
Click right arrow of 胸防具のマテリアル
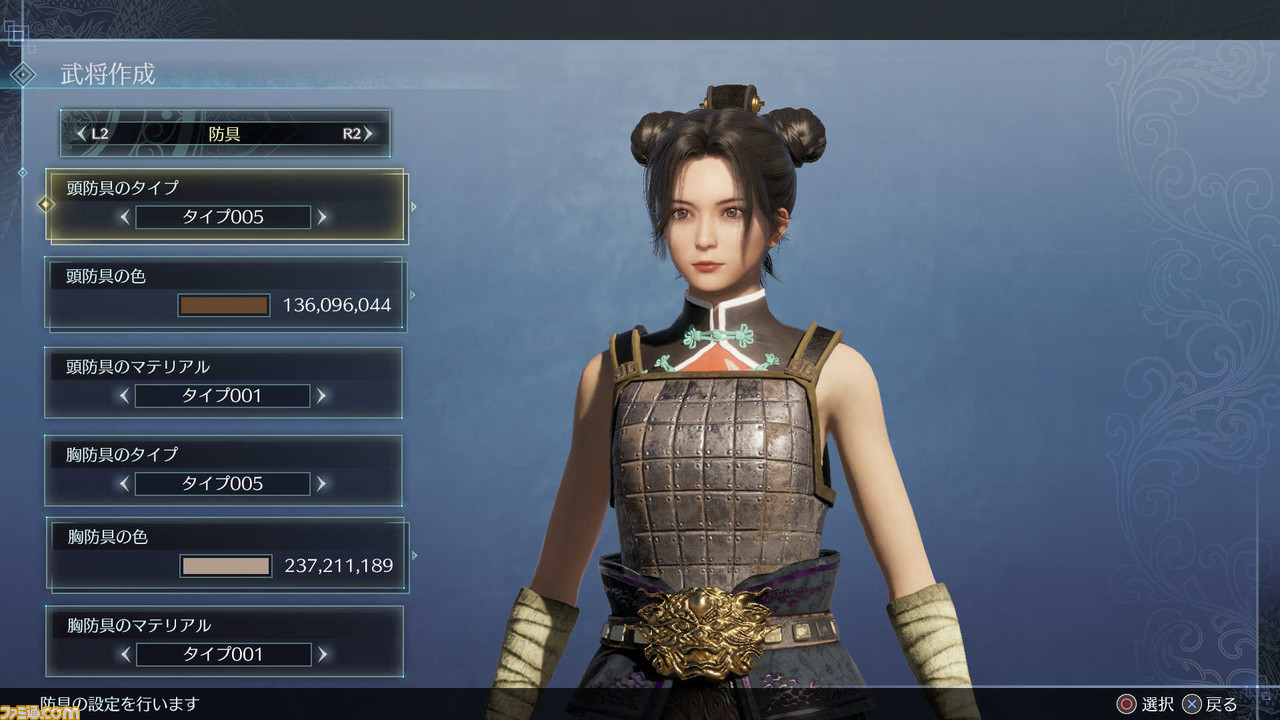coord(321,655)
